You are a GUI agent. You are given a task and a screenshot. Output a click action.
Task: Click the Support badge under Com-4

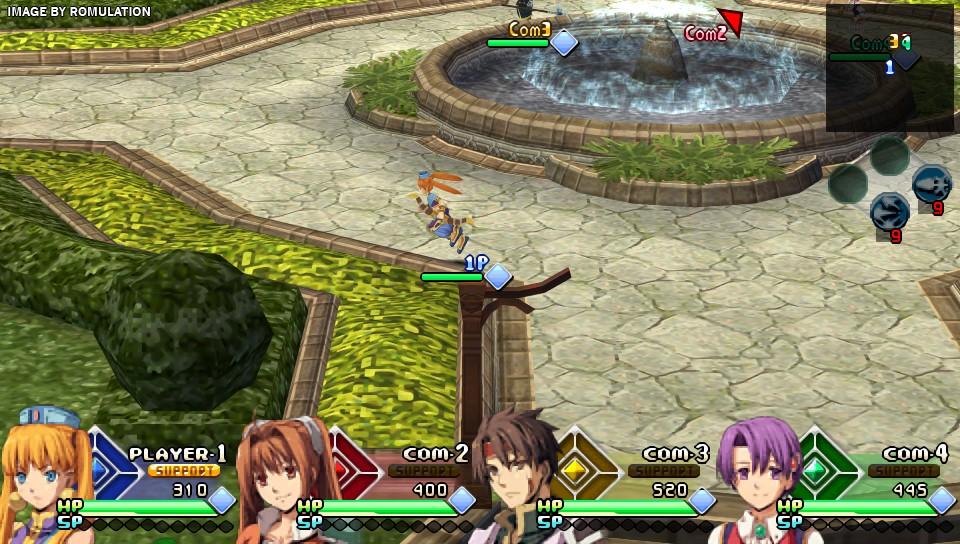[x=903, y=470]
